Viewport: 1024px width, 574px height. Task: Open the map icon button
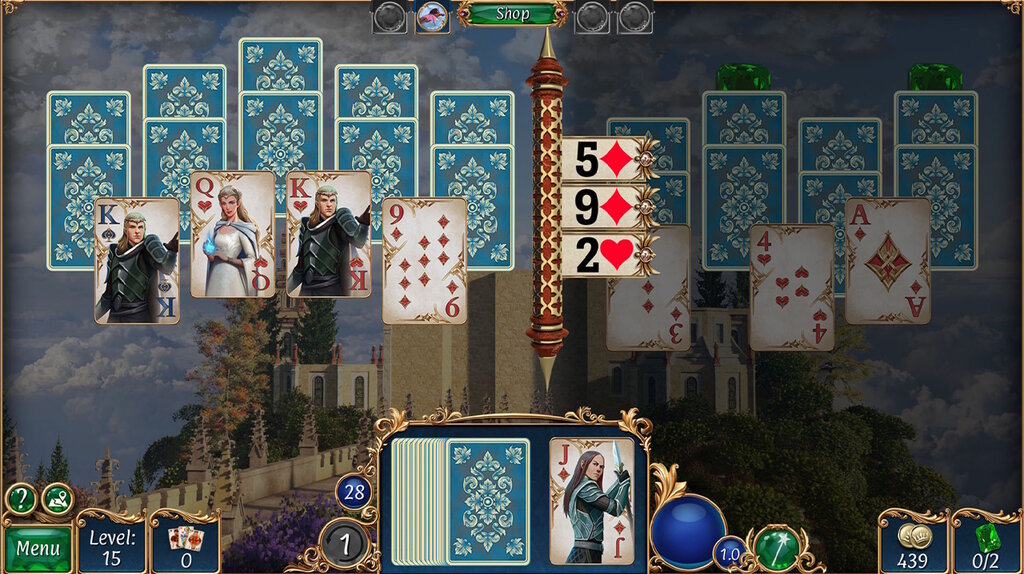(x=57, y=499)
